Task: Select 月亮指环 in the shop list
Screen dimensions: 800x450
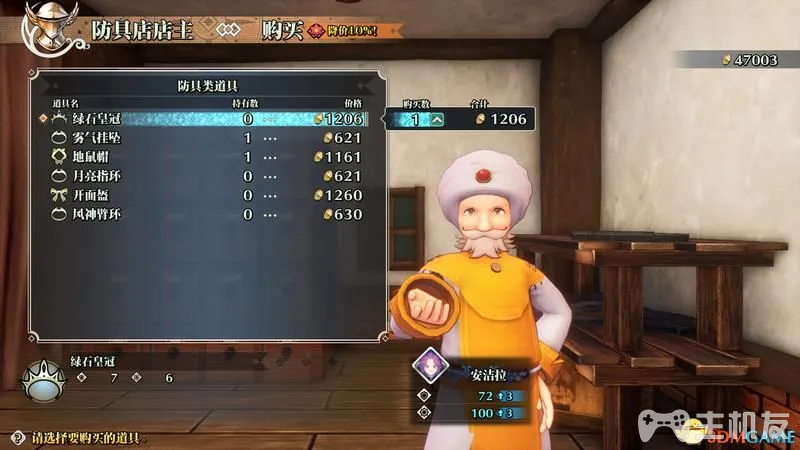Action: point(200,176)
